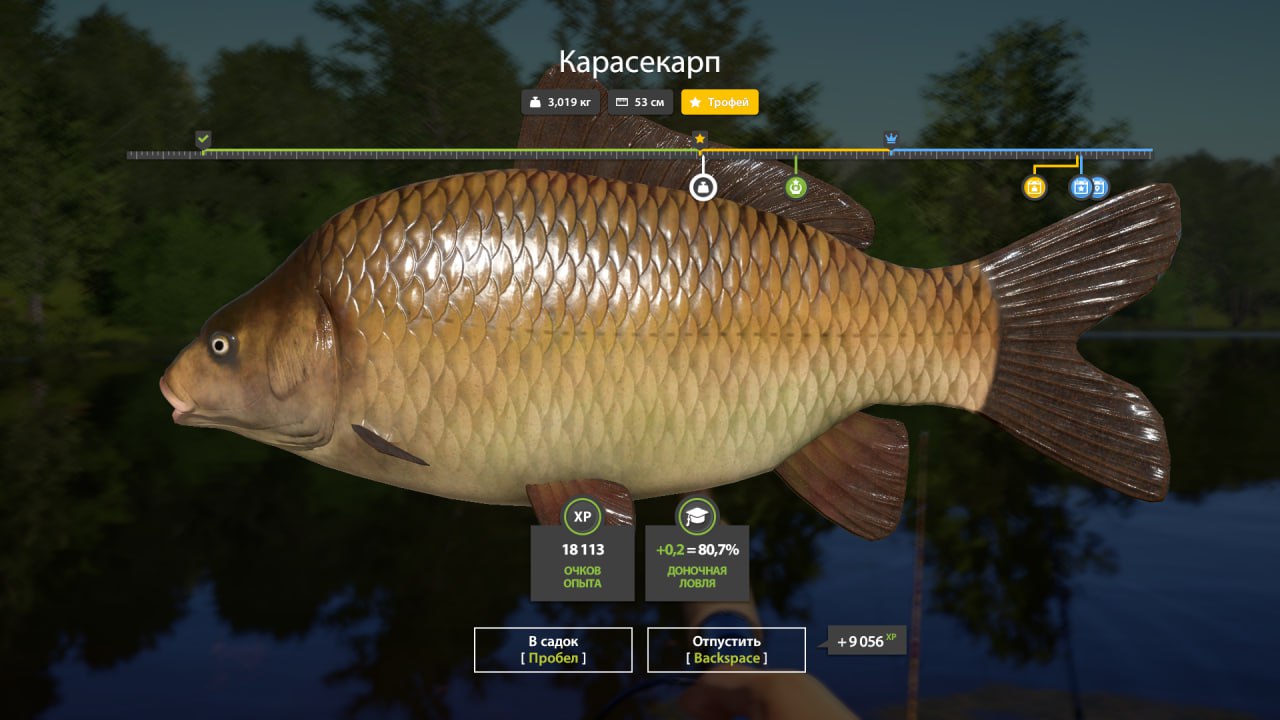Release the fish with the Отпустить button
1280x720 pixels.
click(726, 649)
